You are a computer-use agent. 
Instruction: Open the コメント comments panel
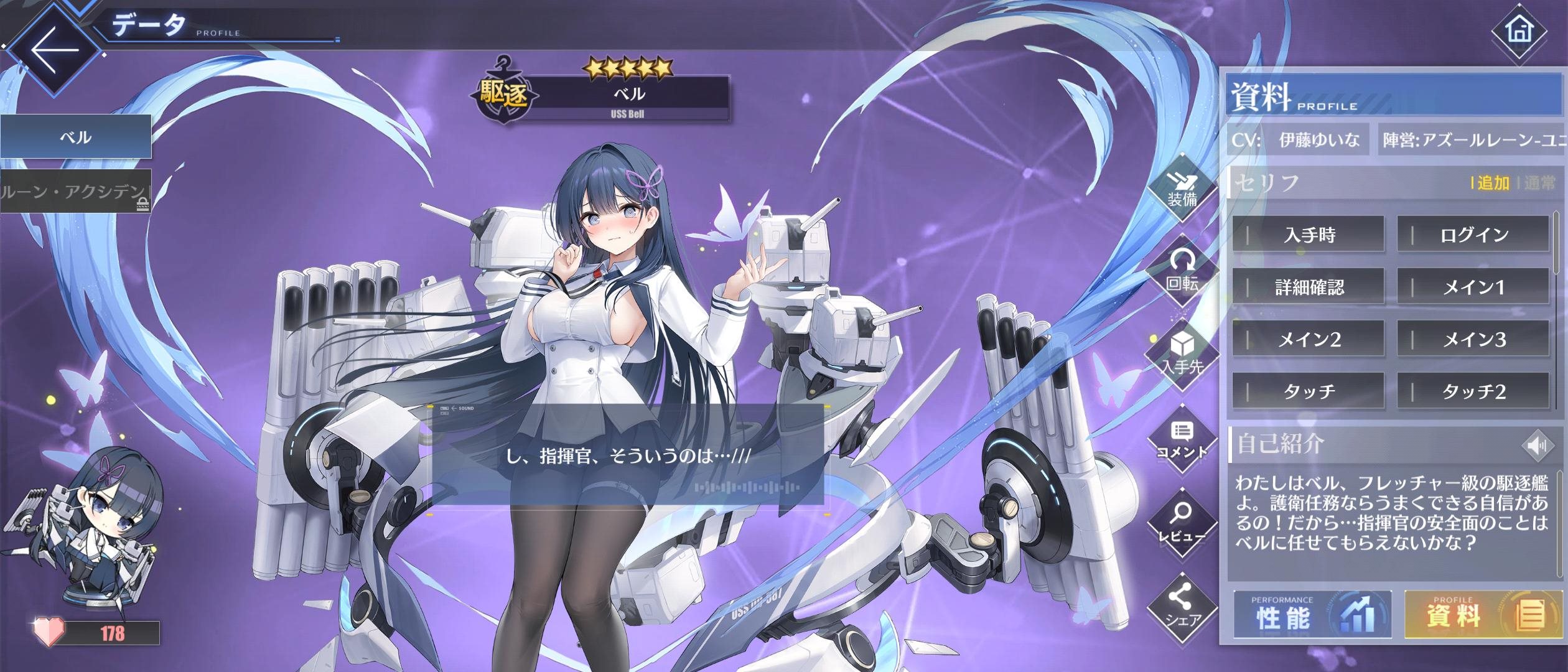tap(1182, 441)
